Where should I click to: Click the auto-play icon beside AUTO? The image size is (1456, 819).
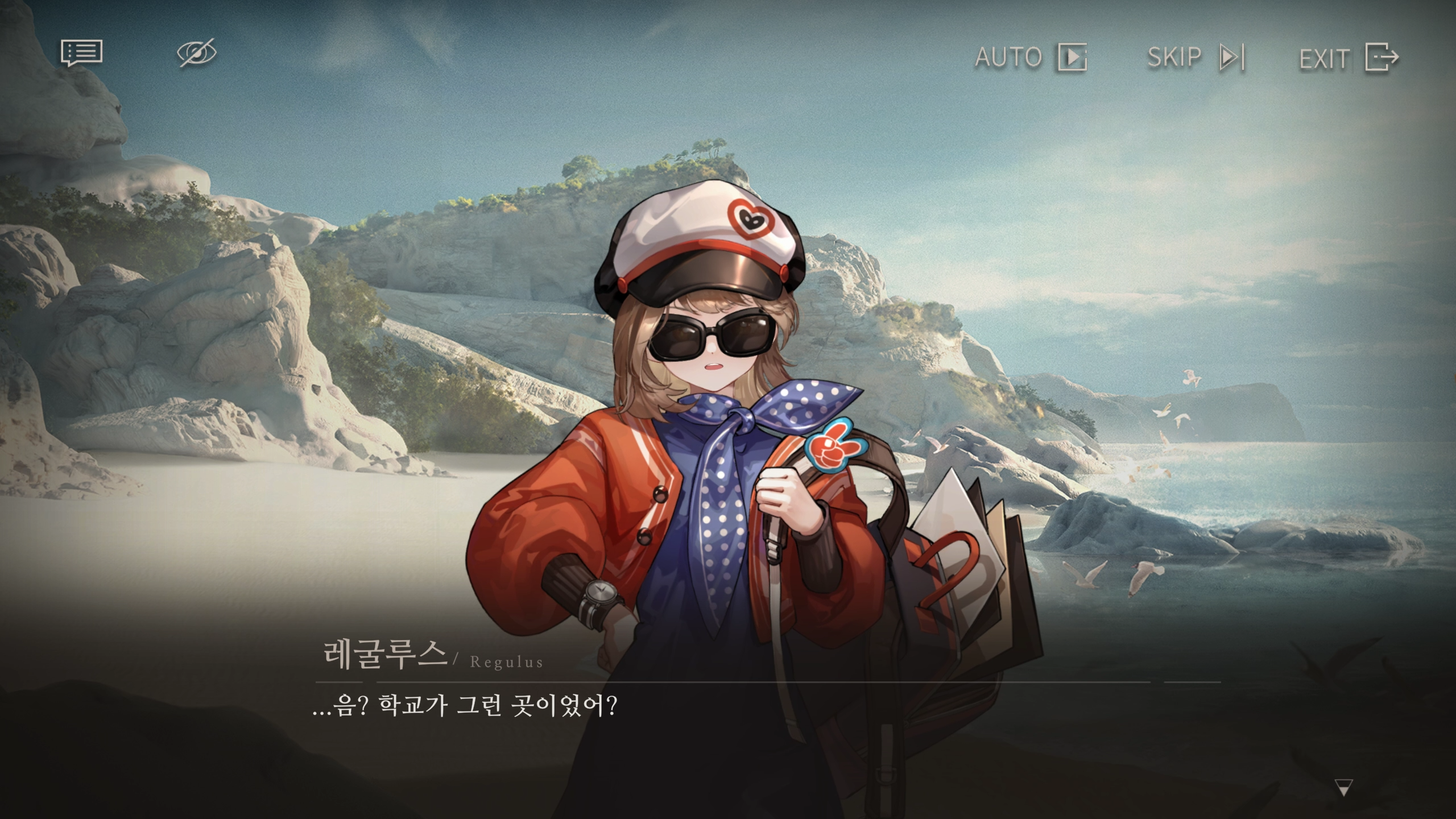click(x=1074, y=57)
